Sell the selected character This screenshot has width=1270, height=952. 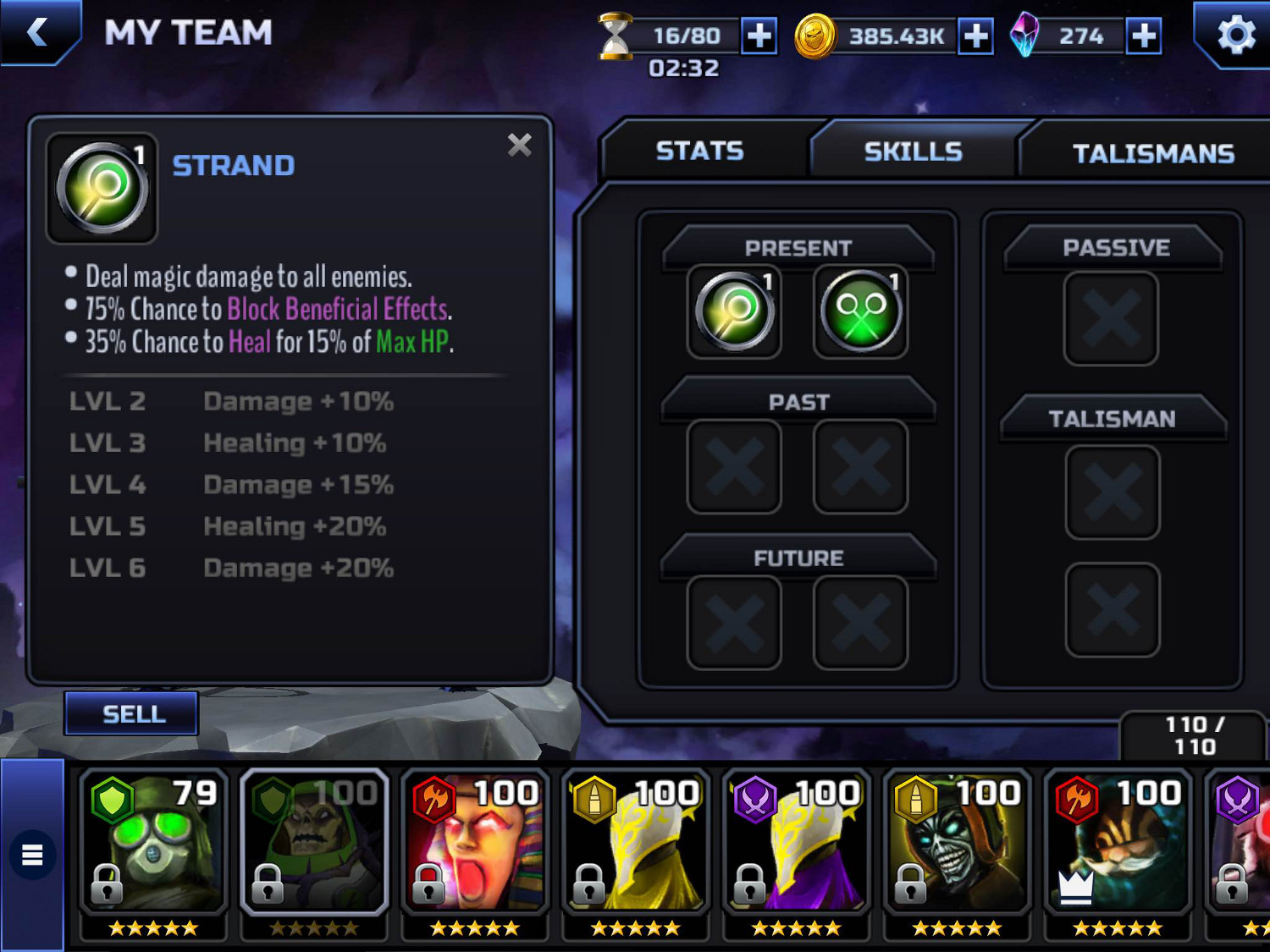[x=132, y=714]
